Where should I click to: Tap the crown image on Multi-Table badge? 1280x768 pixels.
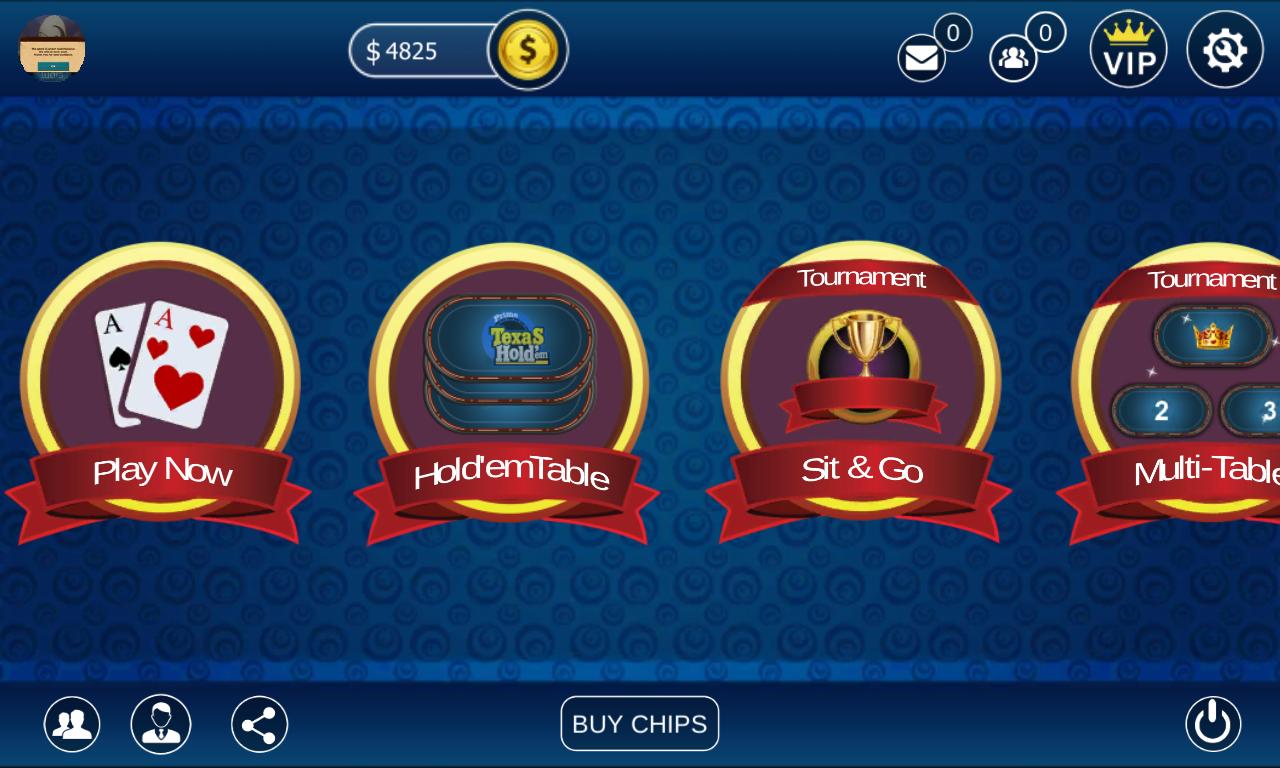1210,335
